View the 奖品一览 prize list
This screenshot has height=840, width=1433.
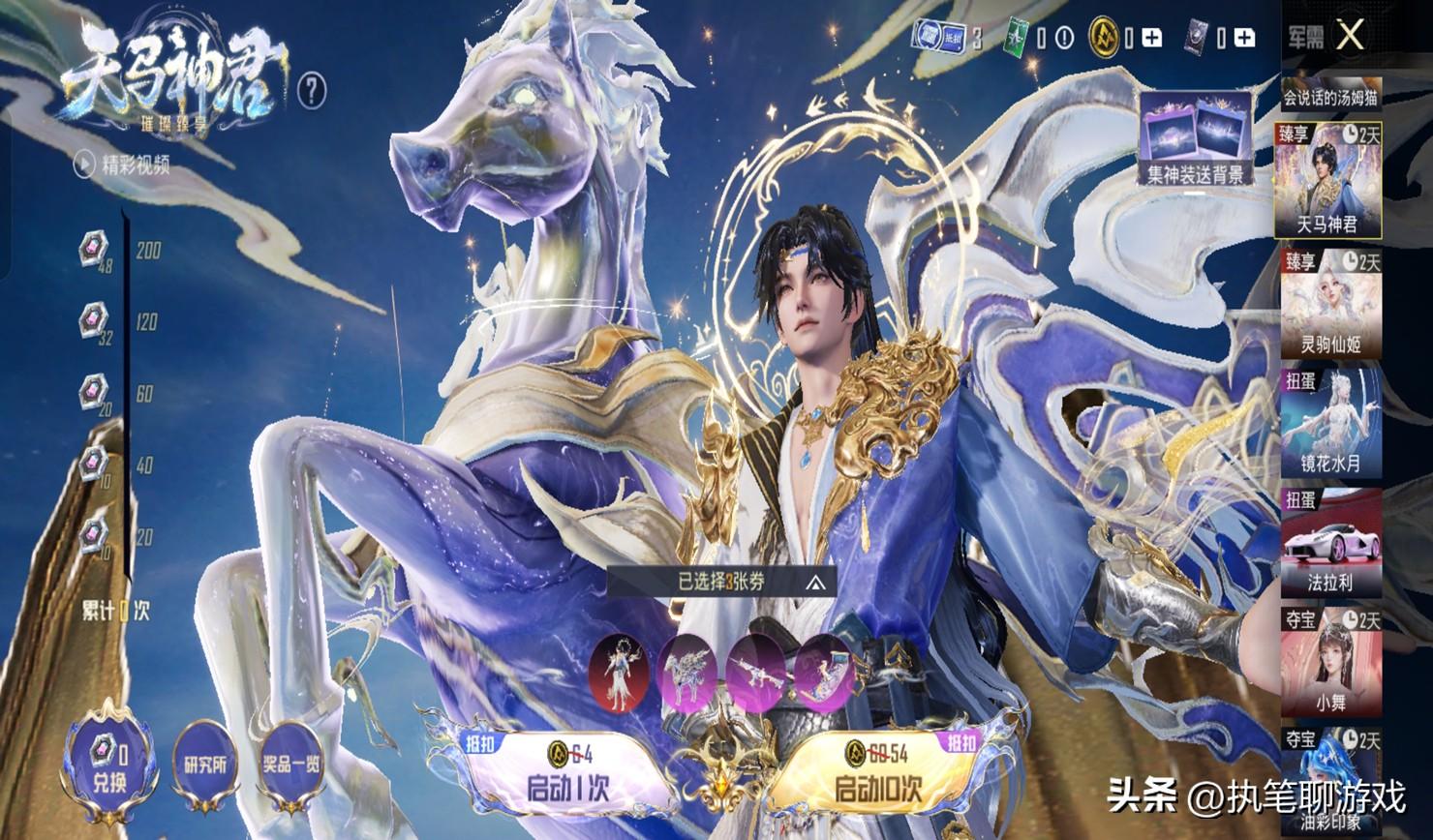click(290, 766)
